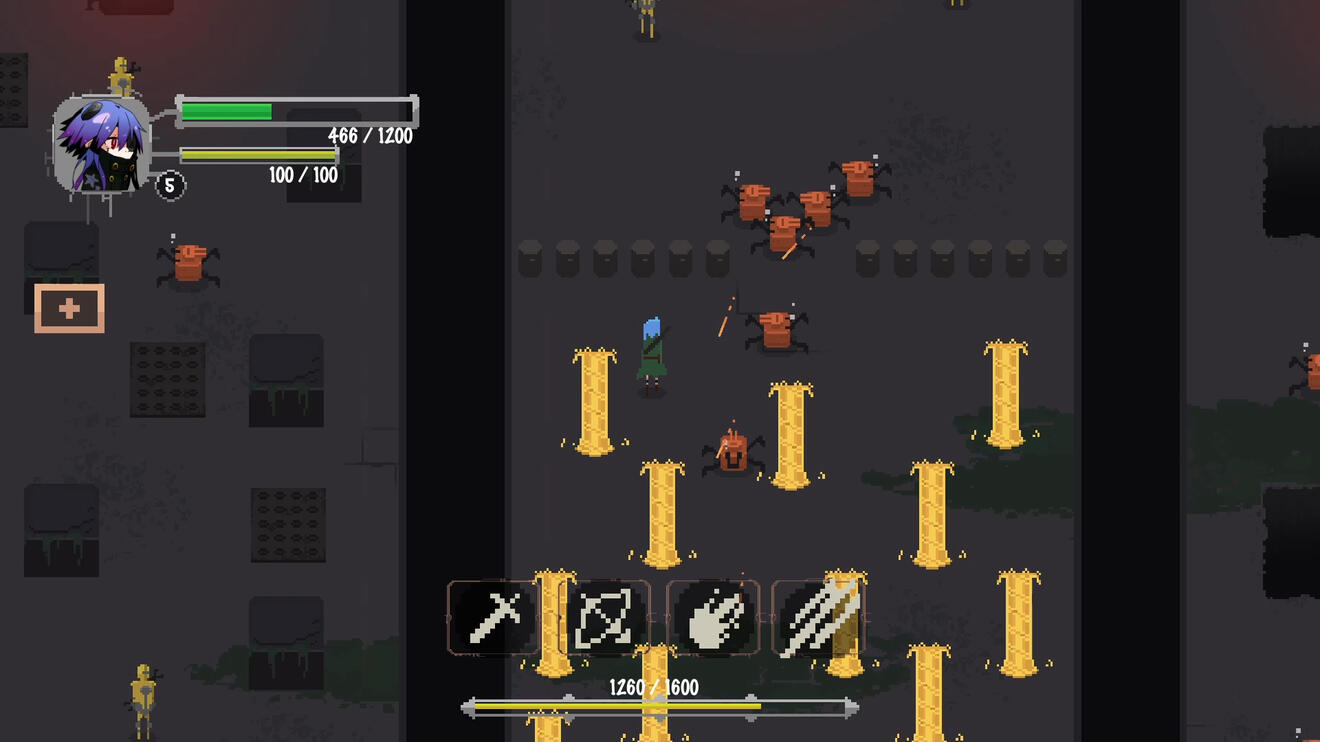1320x742 pixels.
Task: Select the 1260/1600 progress label
Action: pyautogui.click(x=655, y=687)
